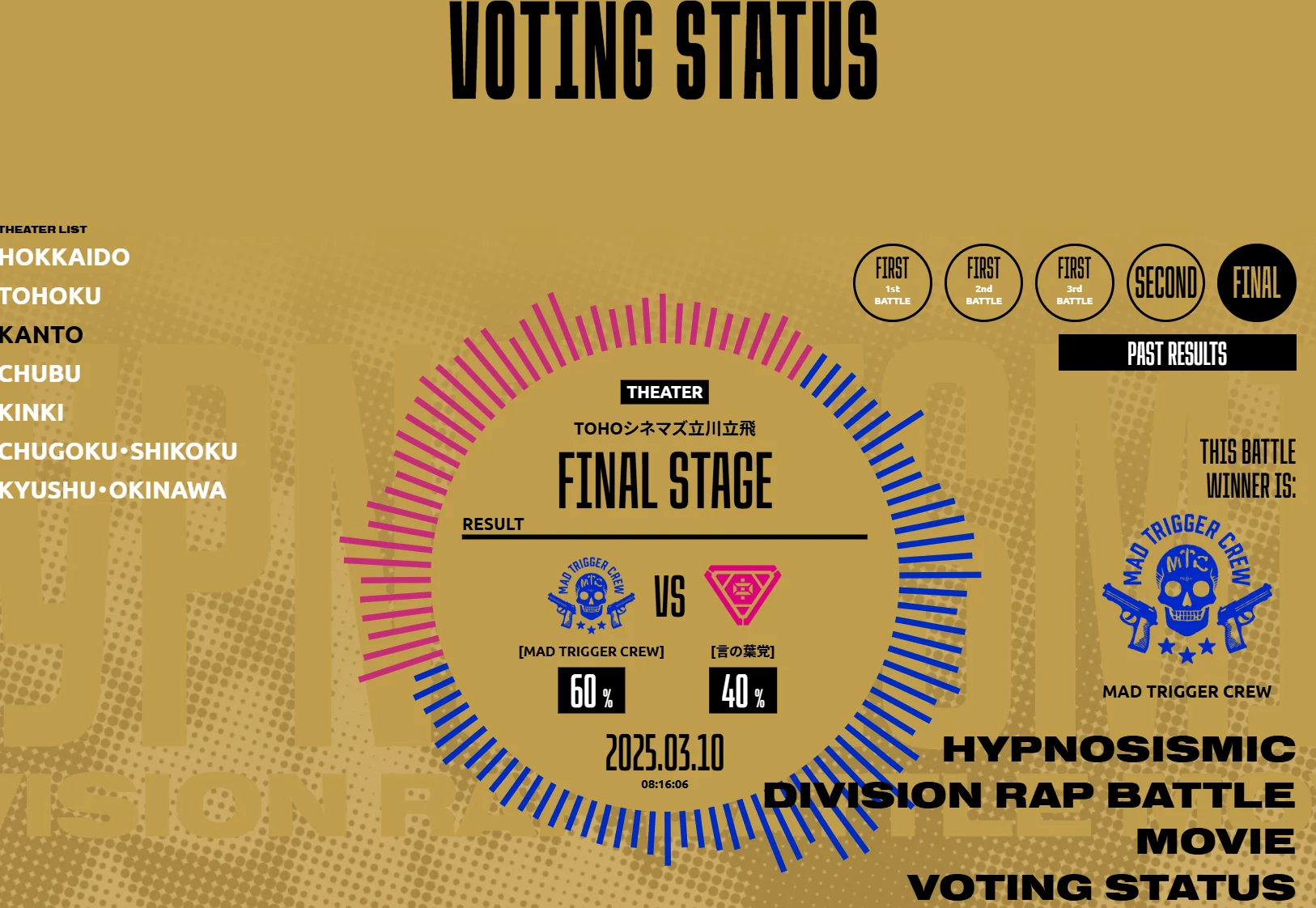Select Chugoku・Shikoku region
The image size is (1316, 908).
118,452
